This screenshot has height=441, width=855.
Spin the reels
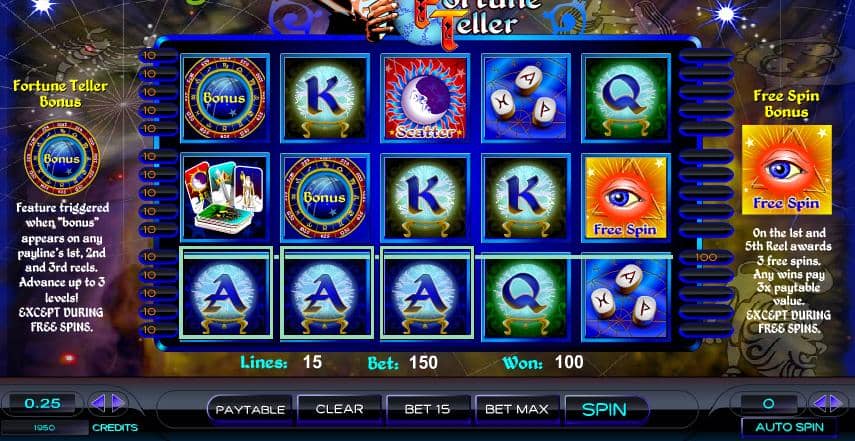click(x=603, y=409)
